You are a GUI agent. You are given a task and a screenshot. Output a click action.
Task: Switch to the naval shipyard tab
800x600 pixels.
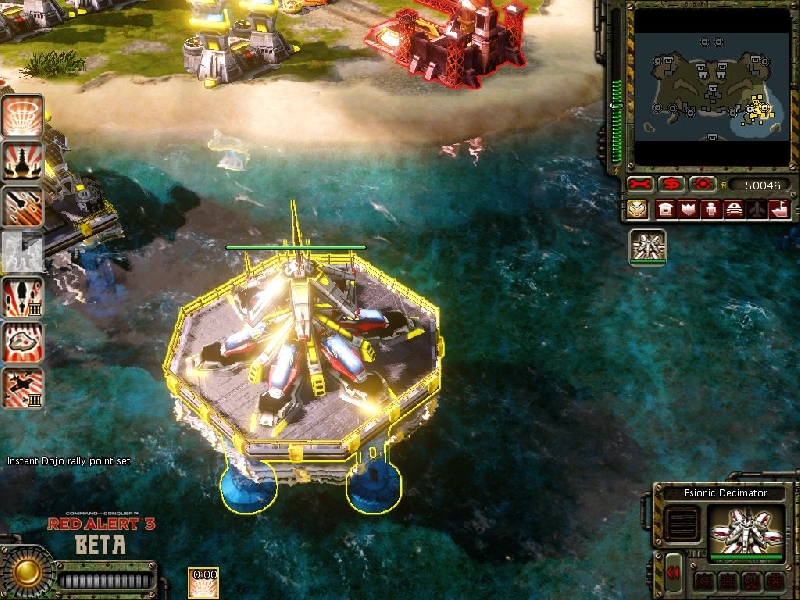click(779, 210)
